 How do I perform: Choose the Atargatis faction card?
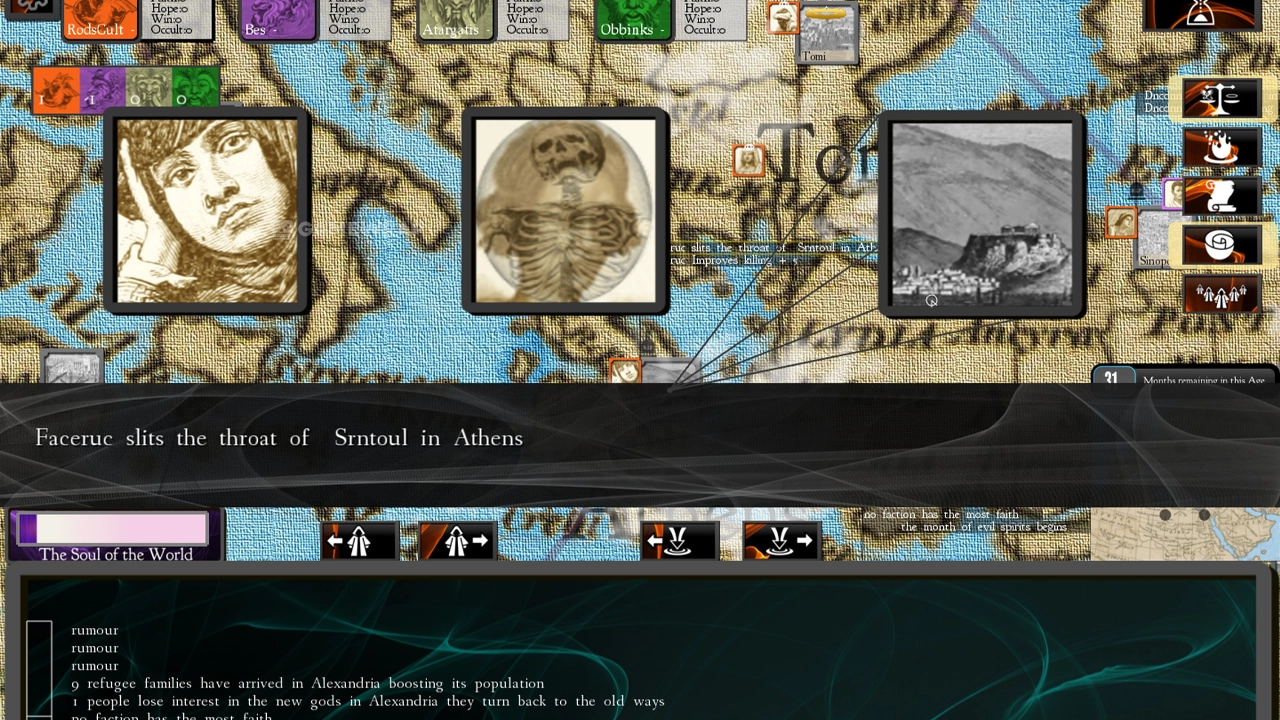[456, 20]
